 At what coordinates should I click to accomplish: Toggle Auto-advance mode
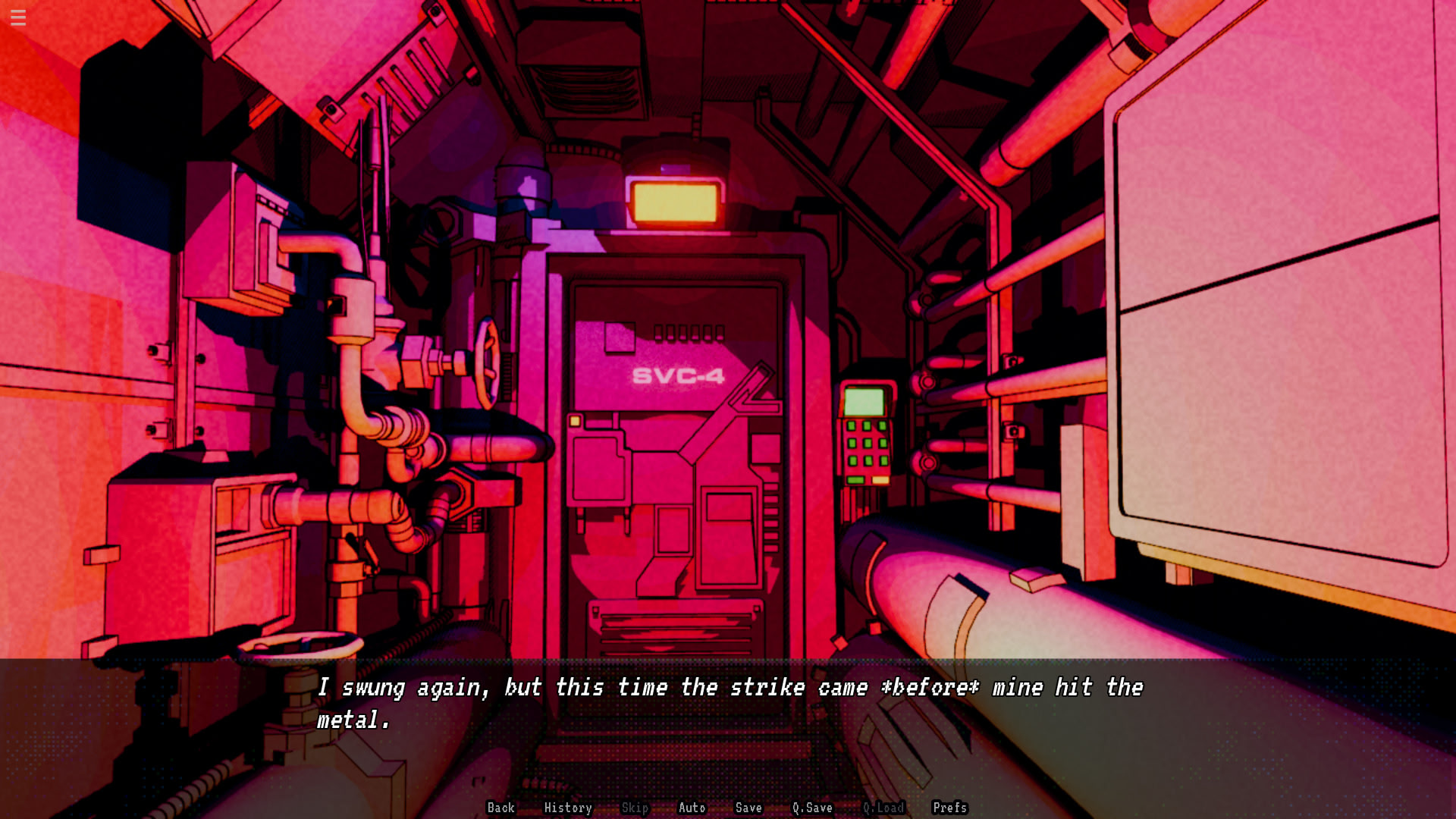pyautogui.click(x=692, y=808)
